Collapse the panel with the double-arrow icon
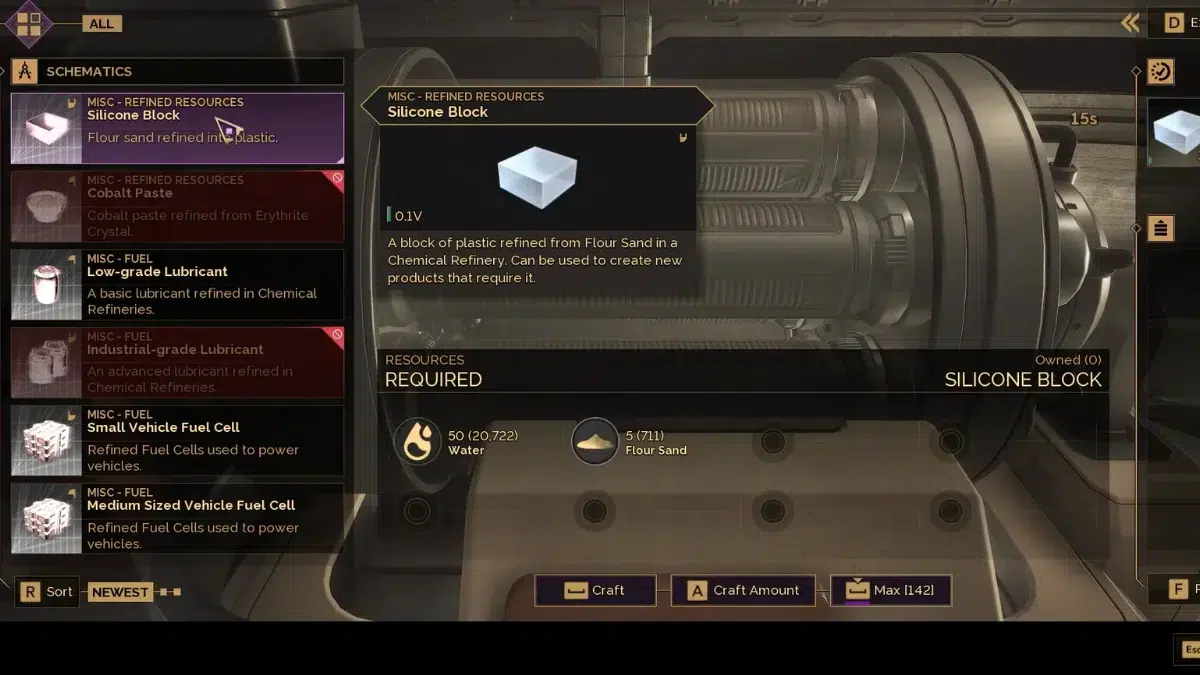Screen dimensions: 1200x675 pyautogui.click(x=1130, y=23)
